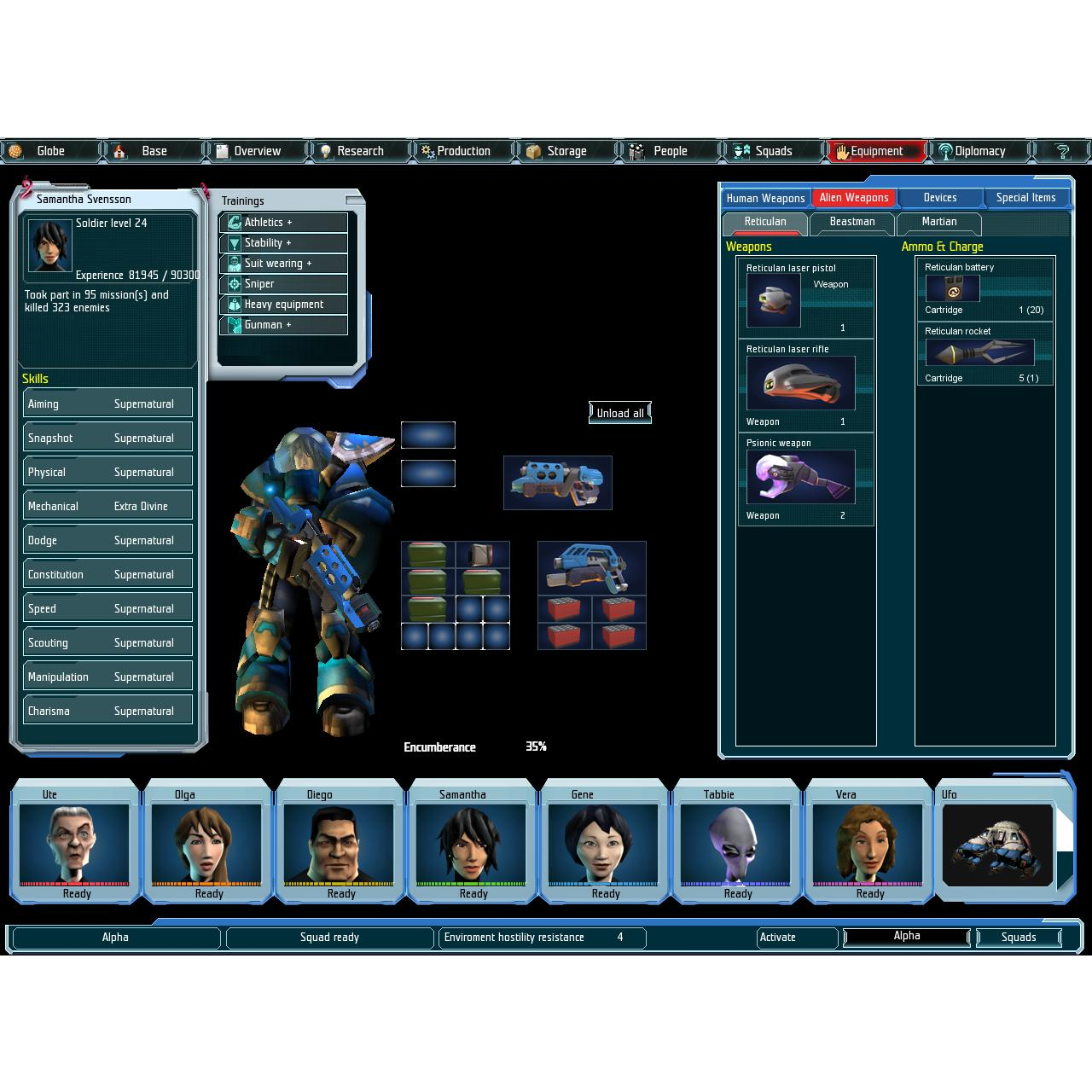
Task: Go to the Research screen
Action: pos(359,151)
